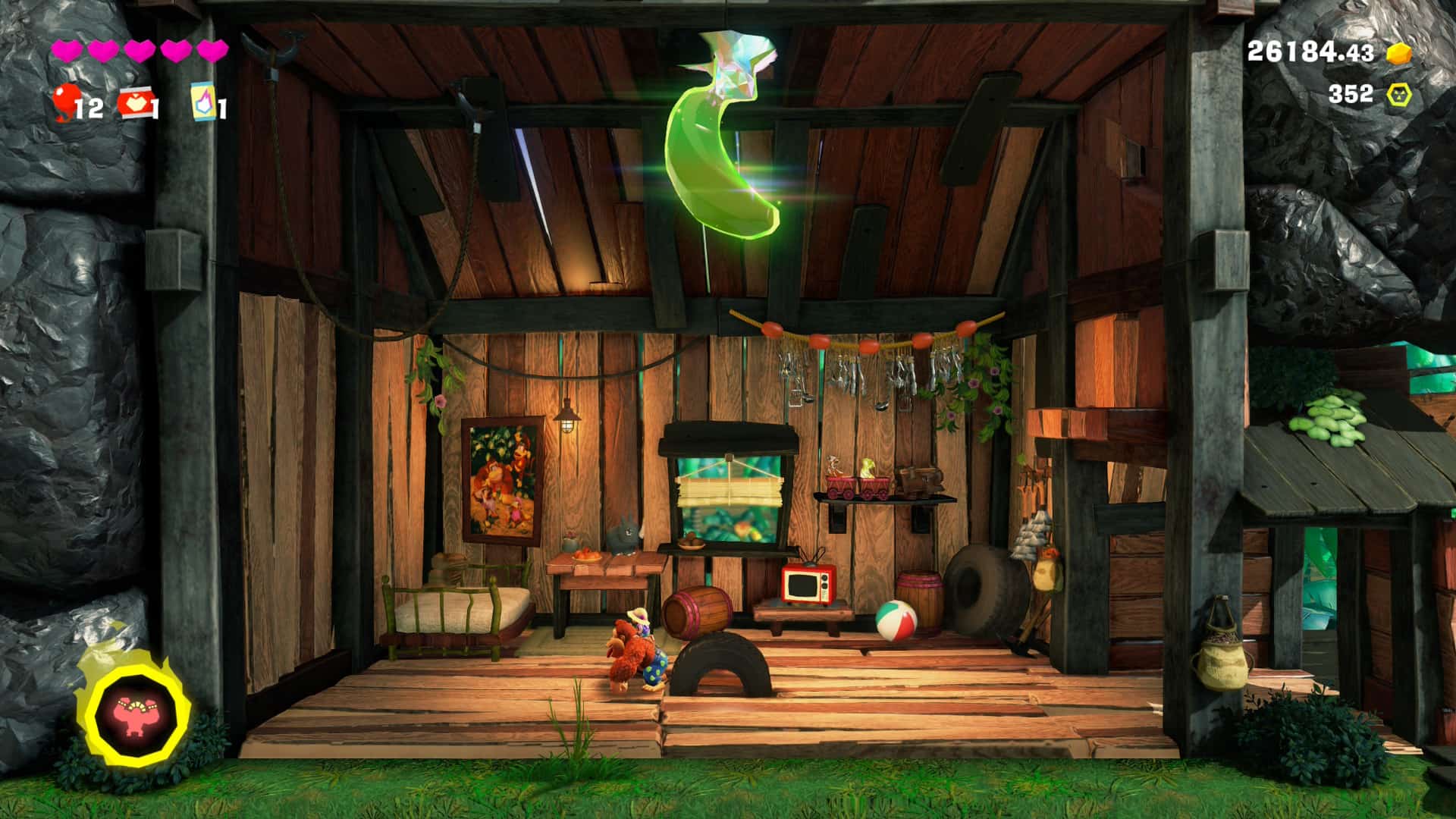Choose the red juice can item
This screenshot has height=819, width=1456.
(133, 102)
